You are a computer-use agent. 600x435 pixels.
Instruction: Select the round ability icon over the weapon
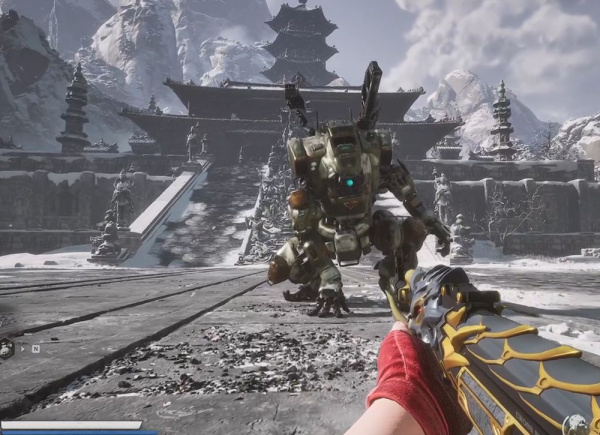point(575,424)
